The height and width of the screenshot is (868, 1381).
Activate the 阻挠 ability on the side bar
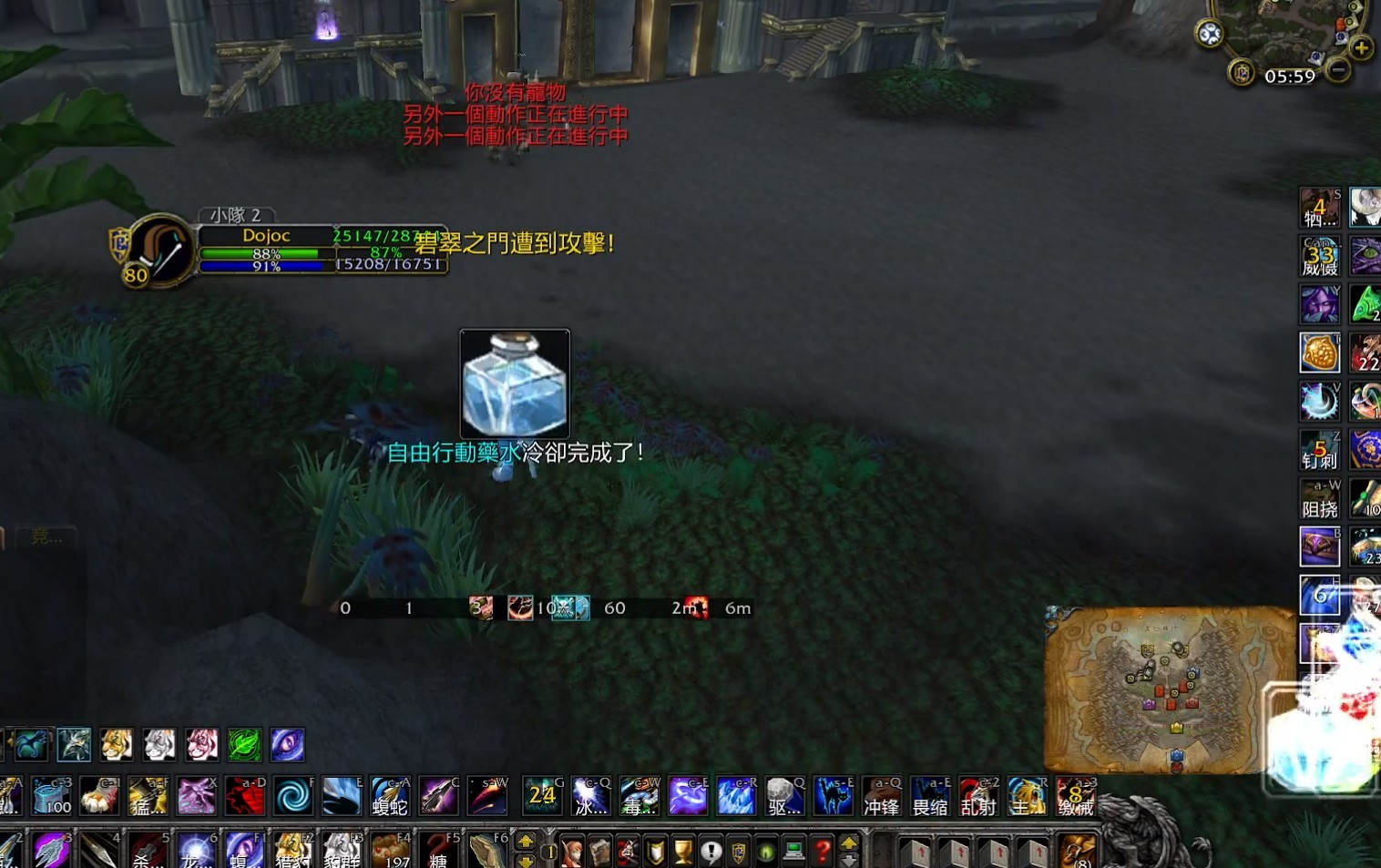pos(1319,500)
